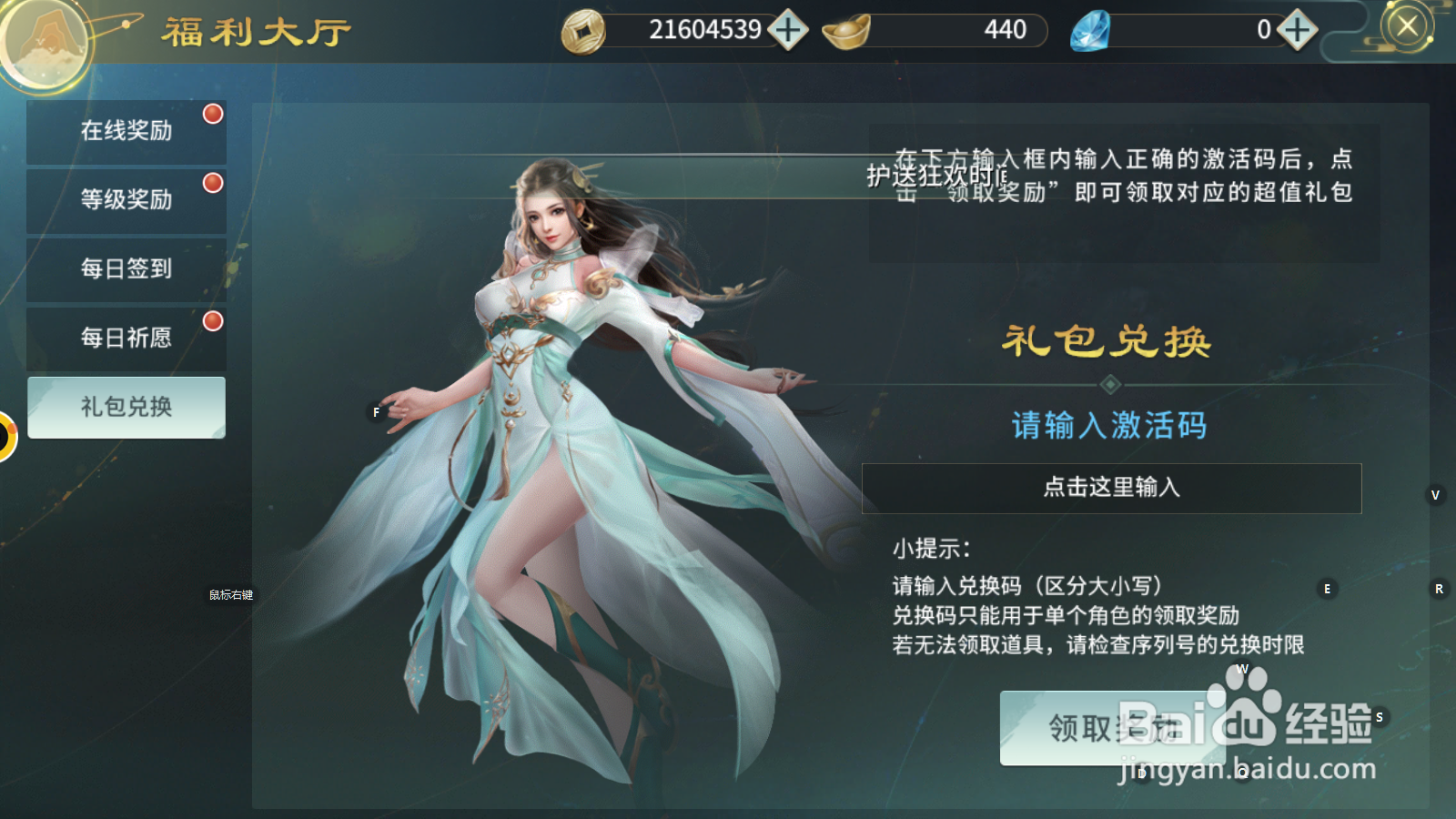1456x819 pixels.
Task: Select the 礼包兑换 tab
Action: pos(126,407)
